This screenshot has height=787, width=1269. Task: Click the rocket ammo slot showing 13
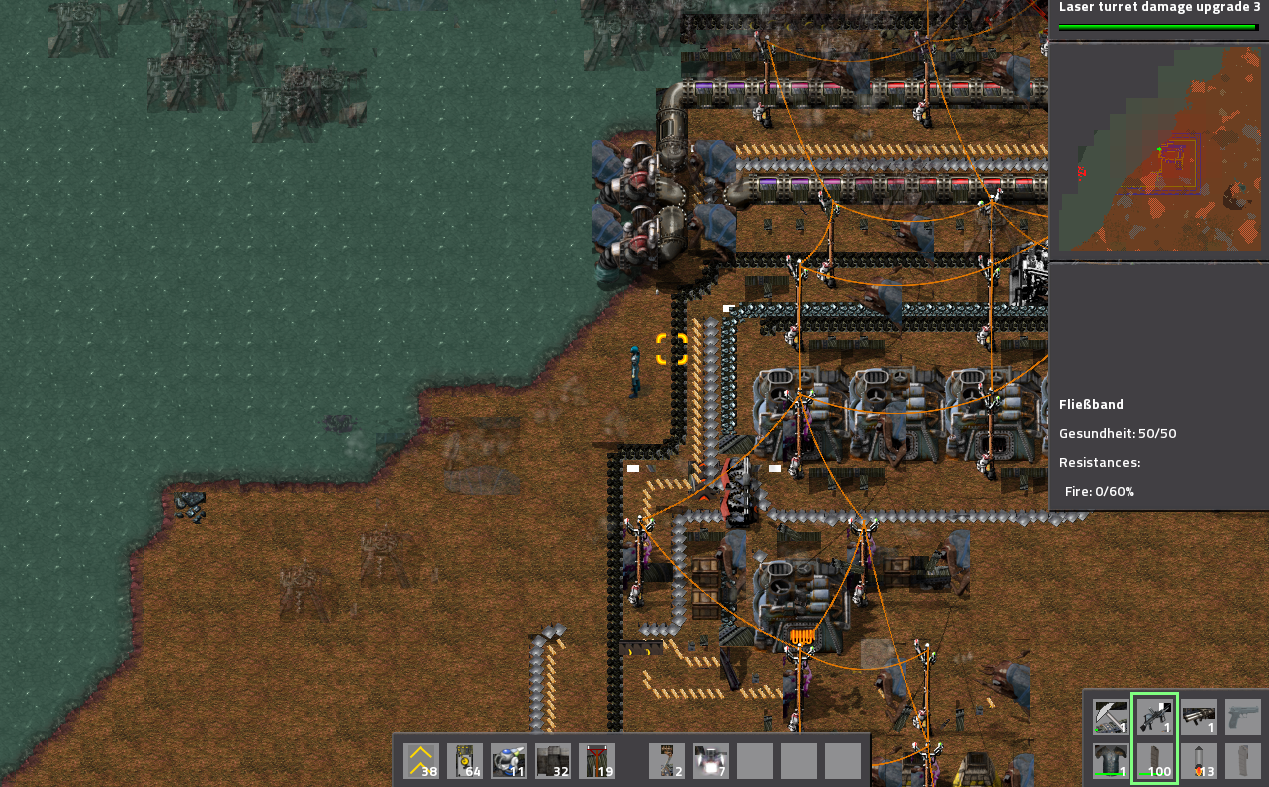coord(1199,761)
